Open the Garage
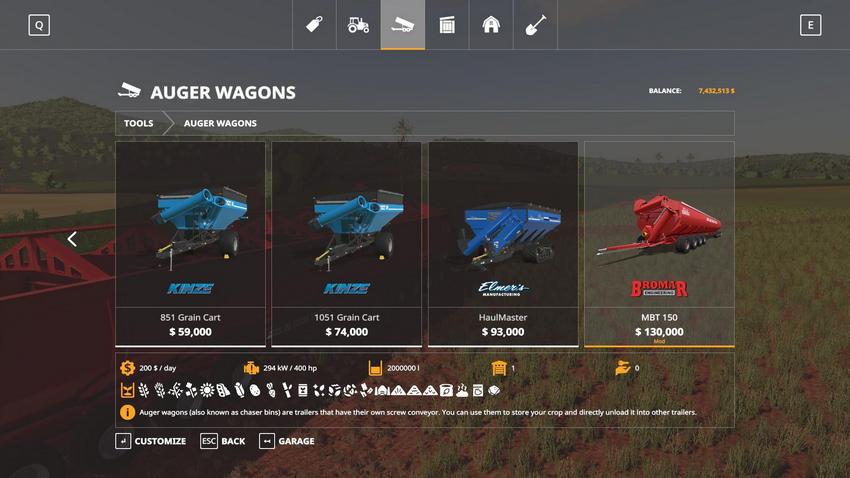 287,441
